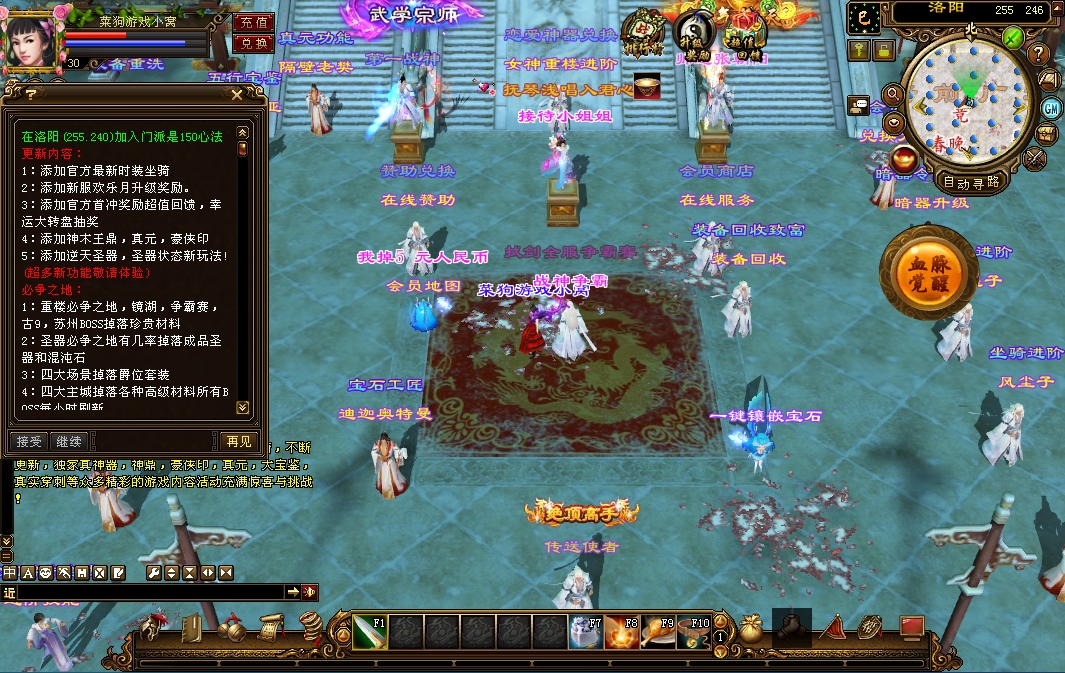Viewport: 1065px width, 673px height.
Task: Open the gold ingot shop icon
Action: (904, 158)
